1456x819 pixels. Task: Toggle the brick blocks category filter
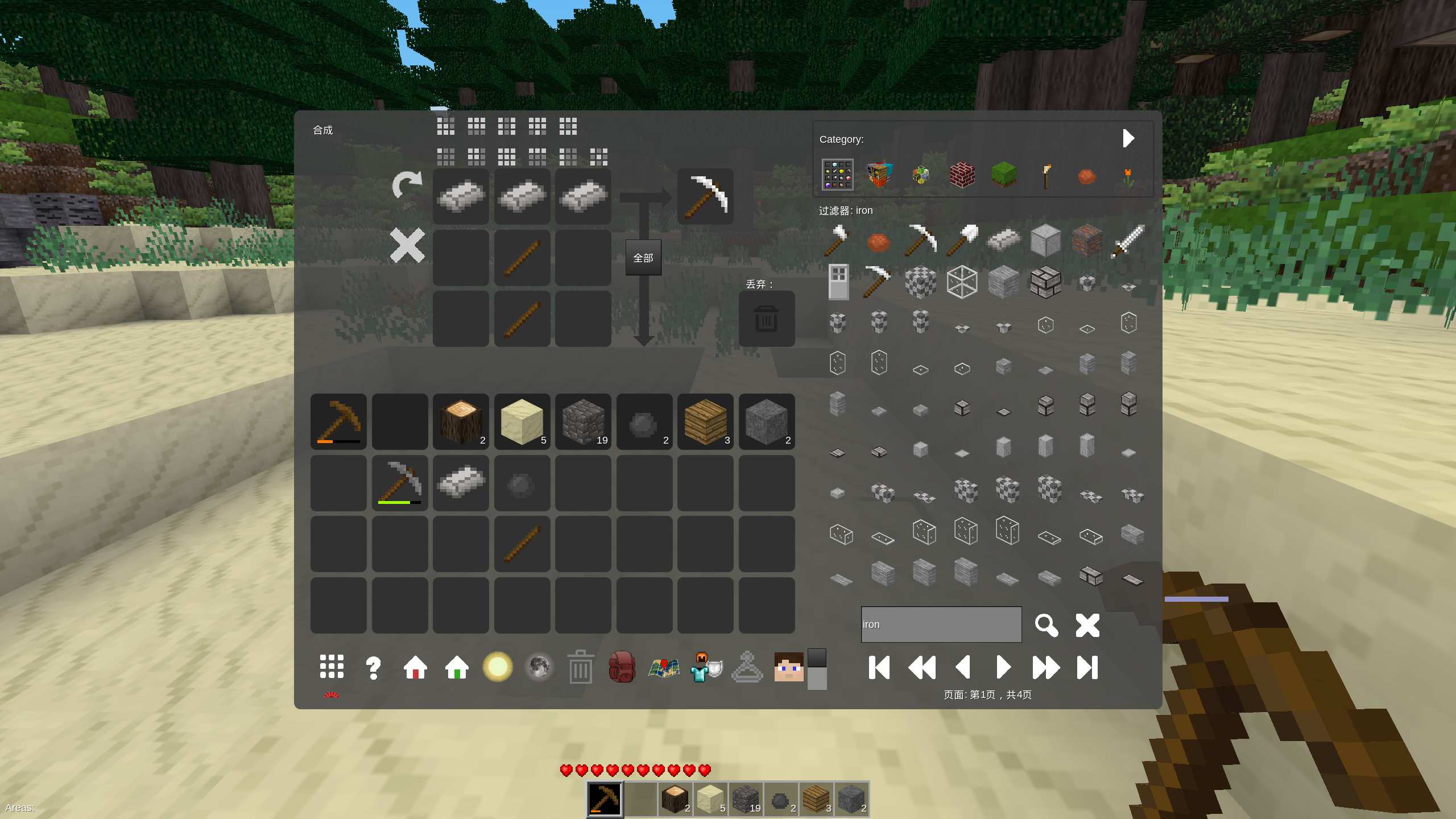962,175
